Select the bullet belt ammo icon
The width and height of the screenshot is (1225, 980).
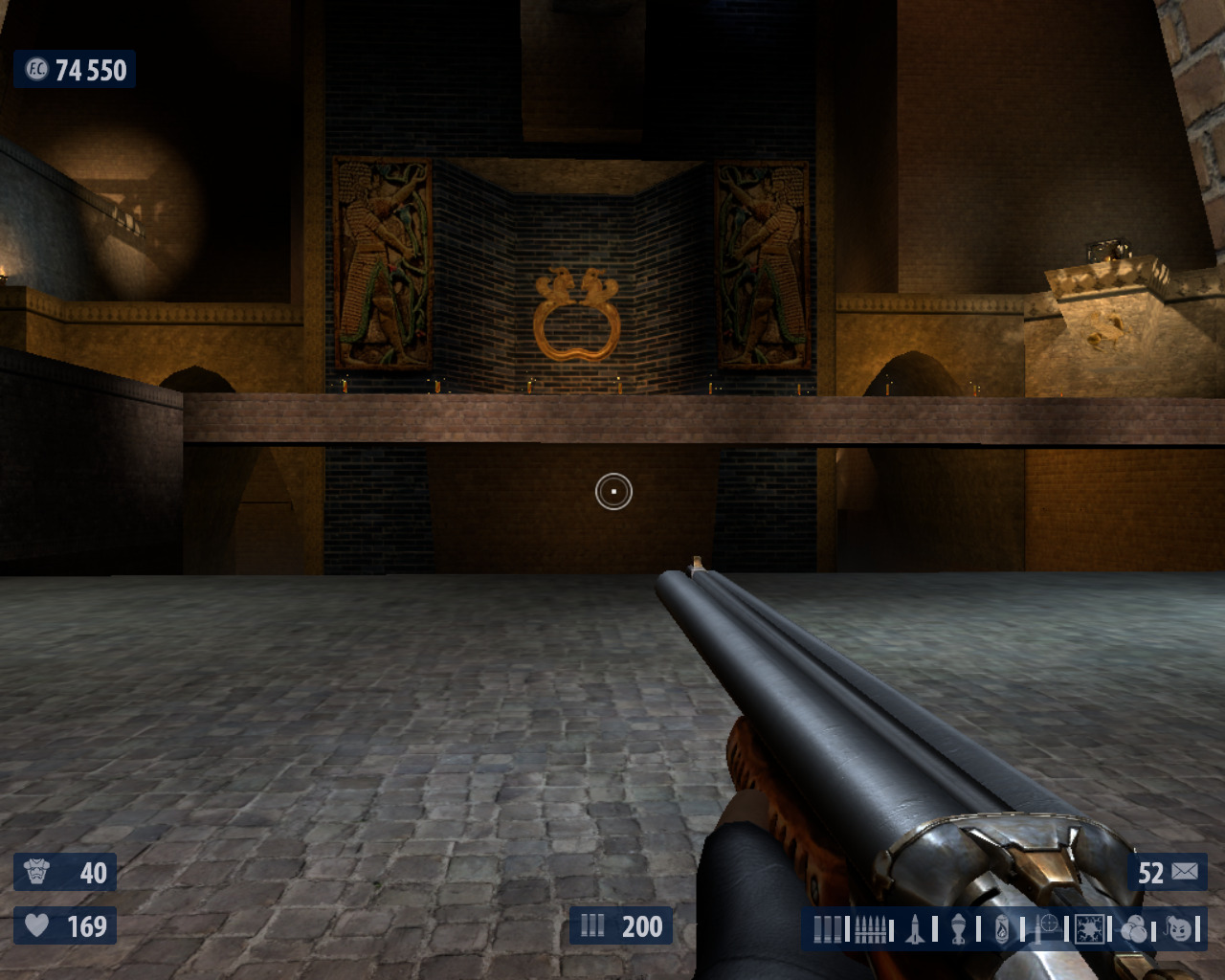871,928
